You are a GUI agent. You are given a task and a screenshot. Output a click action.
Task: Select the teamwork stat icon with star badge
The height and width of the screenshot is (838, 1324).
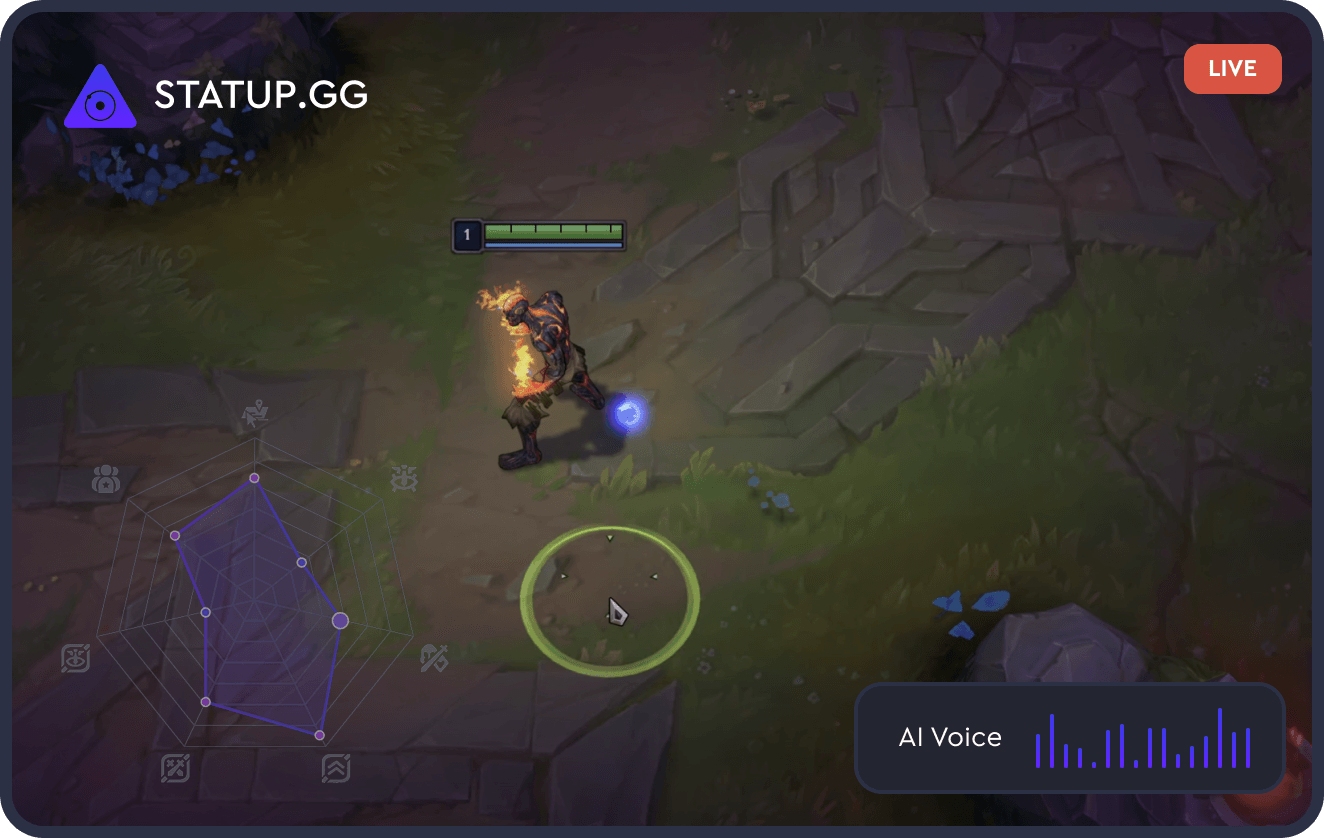pyautogui.click(x=104, y=478)
